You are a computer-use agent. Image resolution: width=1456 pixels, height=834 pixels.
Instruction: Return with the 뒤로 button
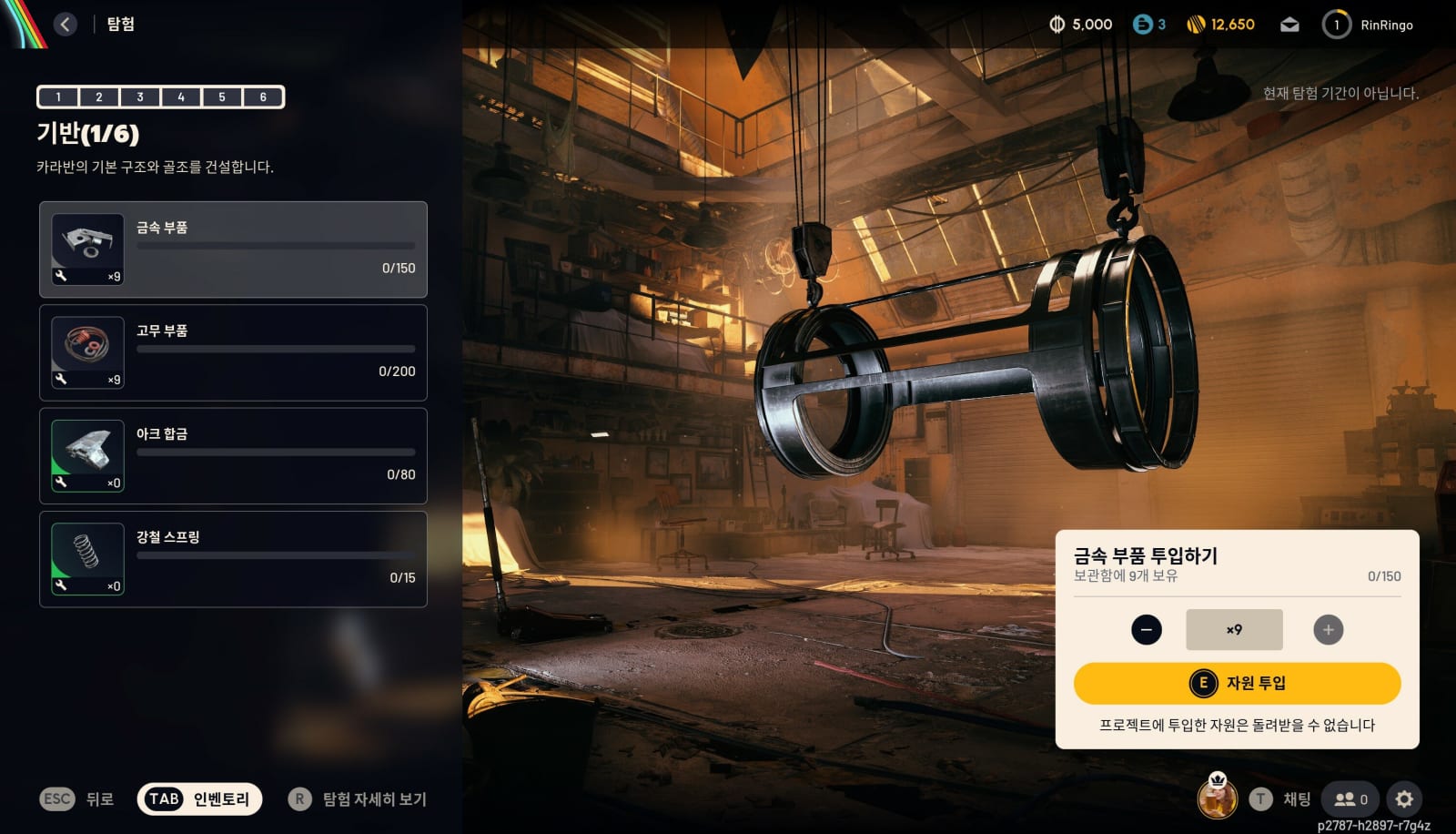[77, 798]
